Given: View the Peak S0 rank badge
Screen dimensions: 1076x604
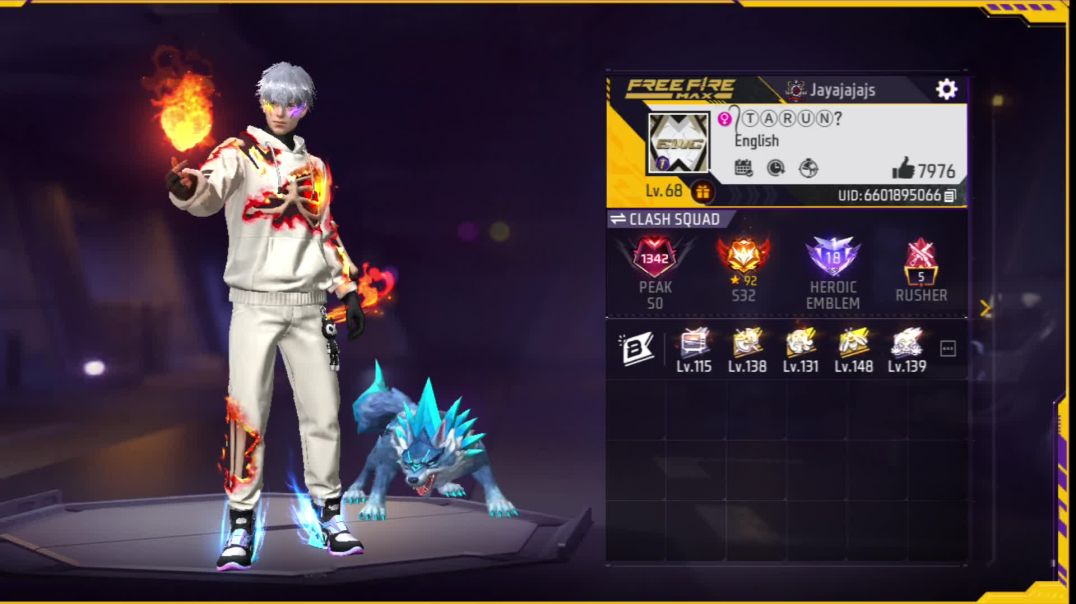Looking at the screenshot, I should pos(655,258).
